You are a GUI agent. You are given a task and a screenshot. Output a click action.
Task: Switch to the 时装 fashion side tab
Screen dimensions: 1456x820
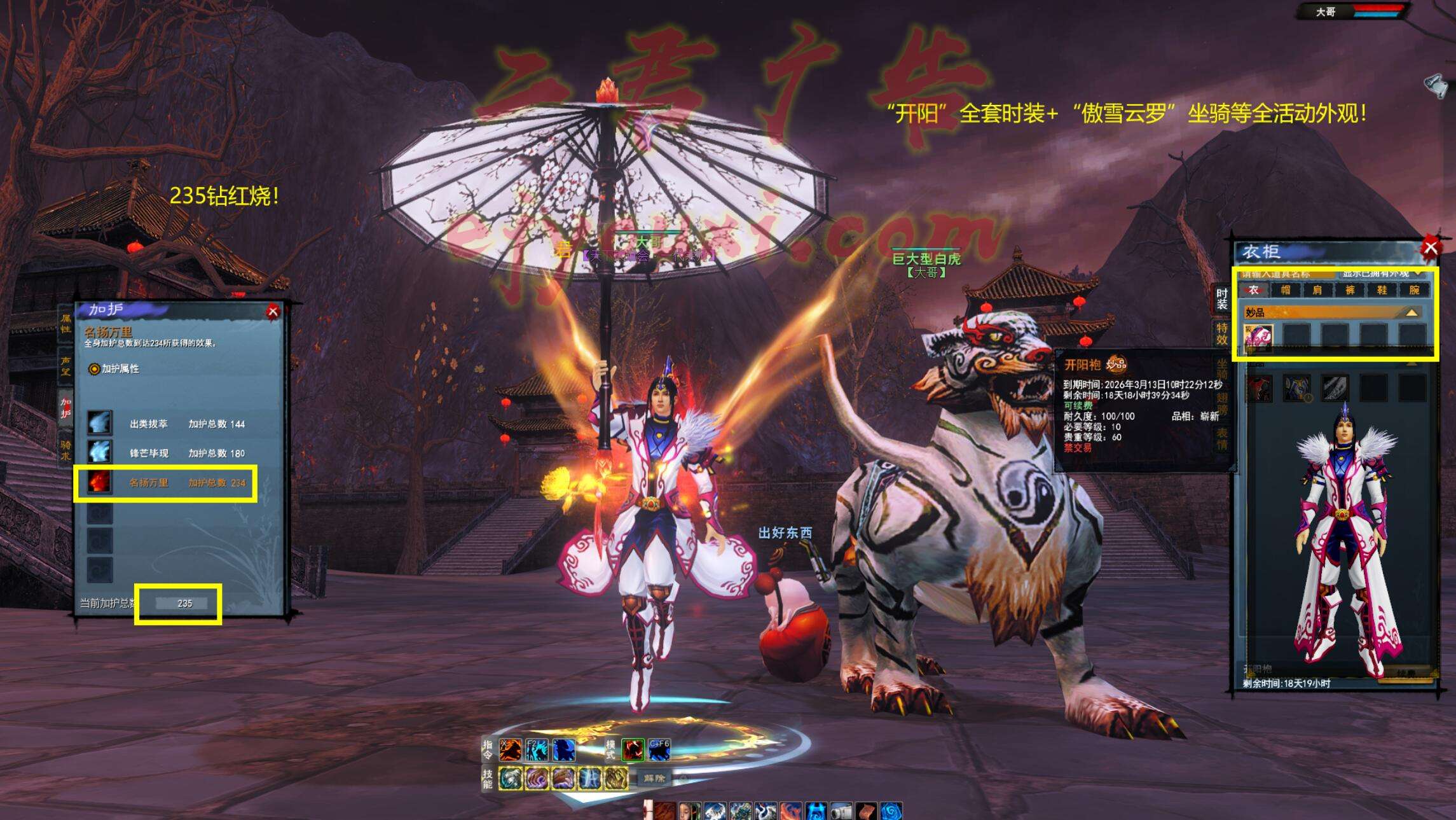1222,299
